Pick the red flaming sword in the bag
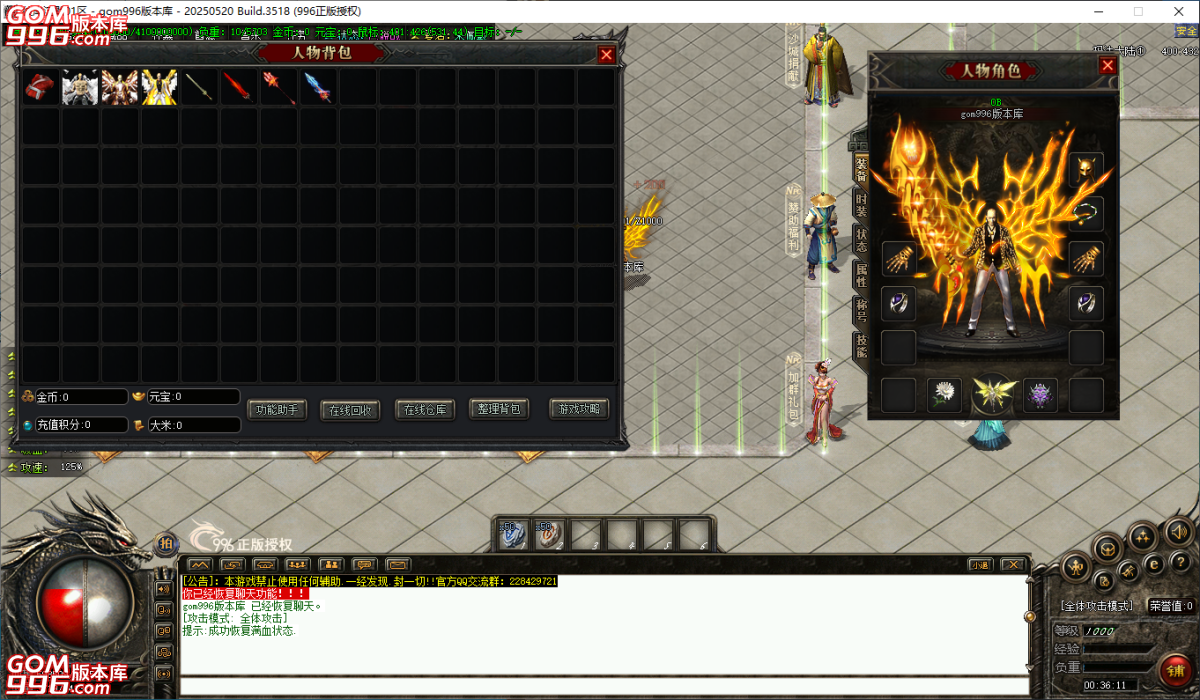 click(238, 87)
